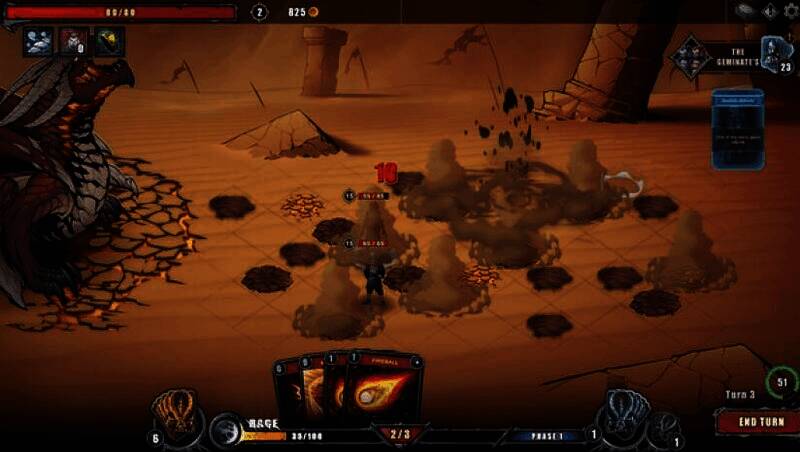The image size is (800, 452).
Task: View The Geminate's enemy emblem
Action: pos(692,55)
